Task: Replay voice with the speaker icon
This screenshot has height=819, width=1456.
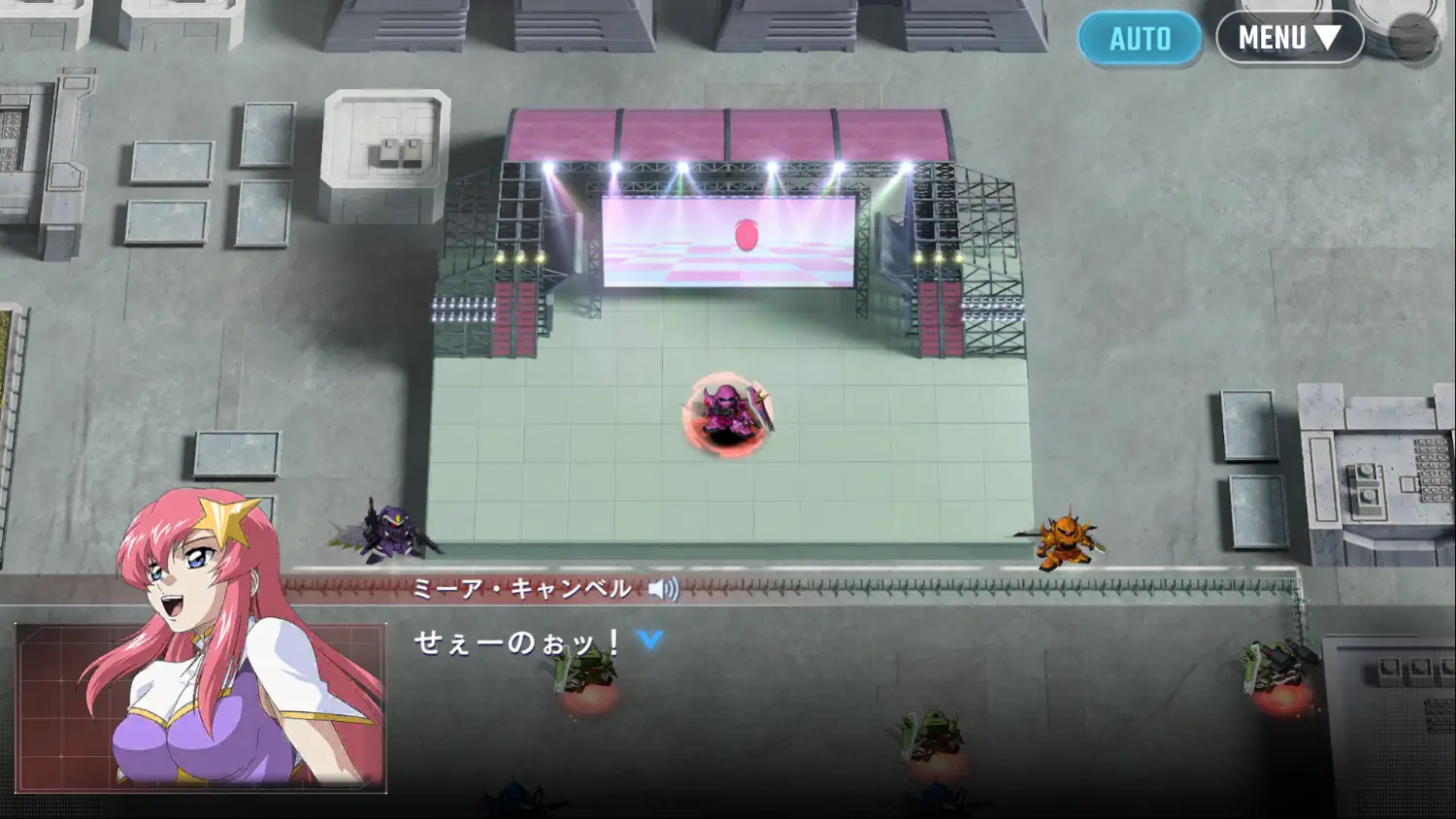Action: 663,589
